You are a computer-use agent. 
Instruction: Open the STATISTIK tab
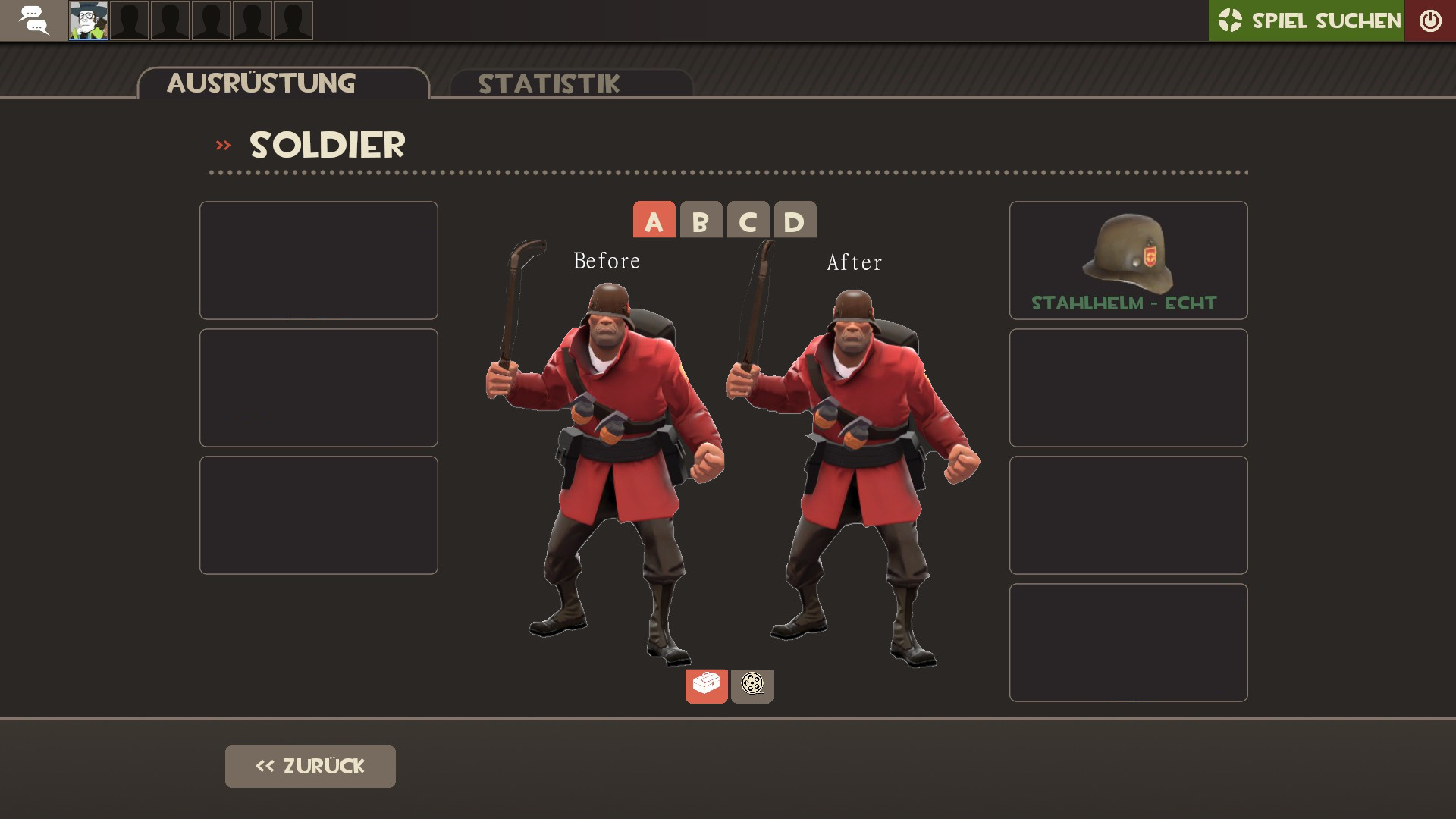[548, 83]
